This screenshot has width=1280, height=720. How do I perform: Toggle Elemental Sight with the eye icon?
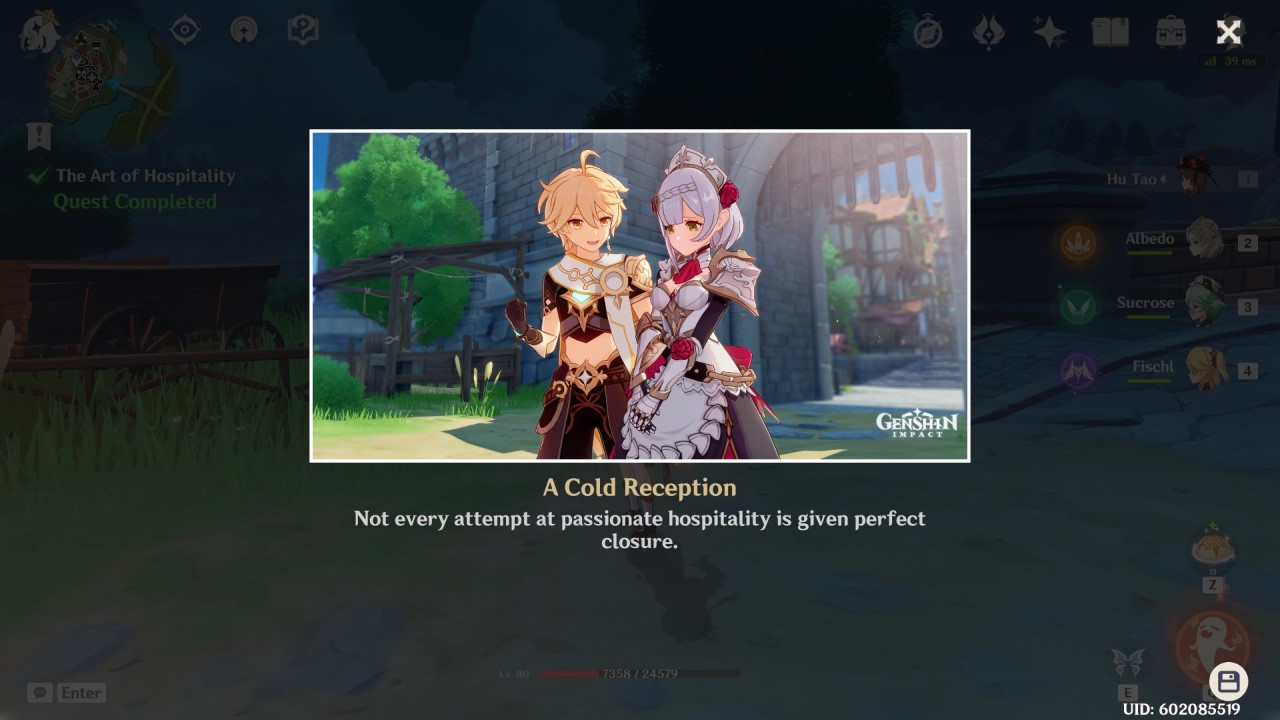coord(183,30)
